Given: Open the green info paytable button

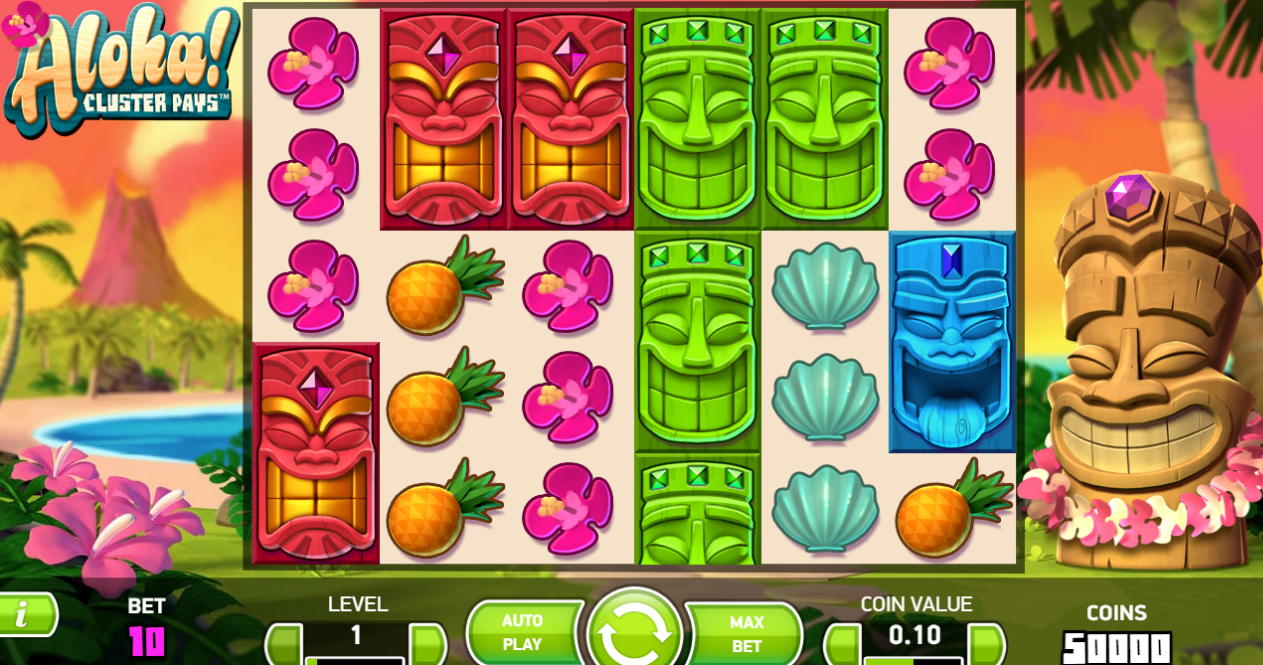Looking at the screenshot, I should pos(23,614).
